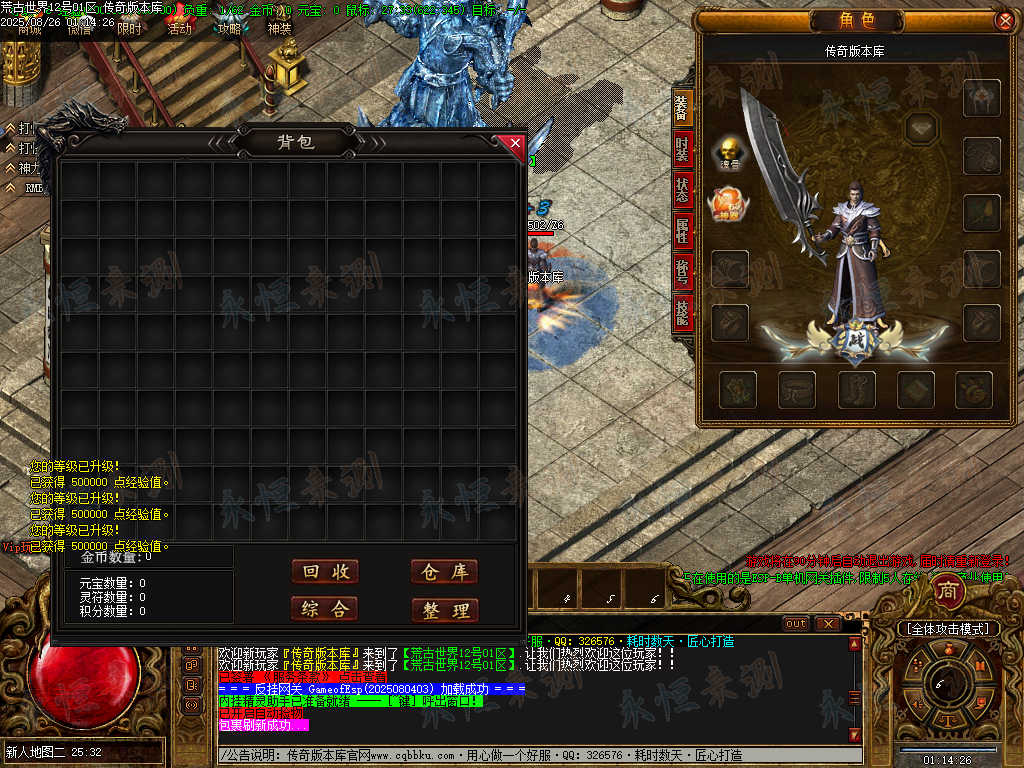
Task: Open the 攻略 guide menu at the top
Action: 230,29
